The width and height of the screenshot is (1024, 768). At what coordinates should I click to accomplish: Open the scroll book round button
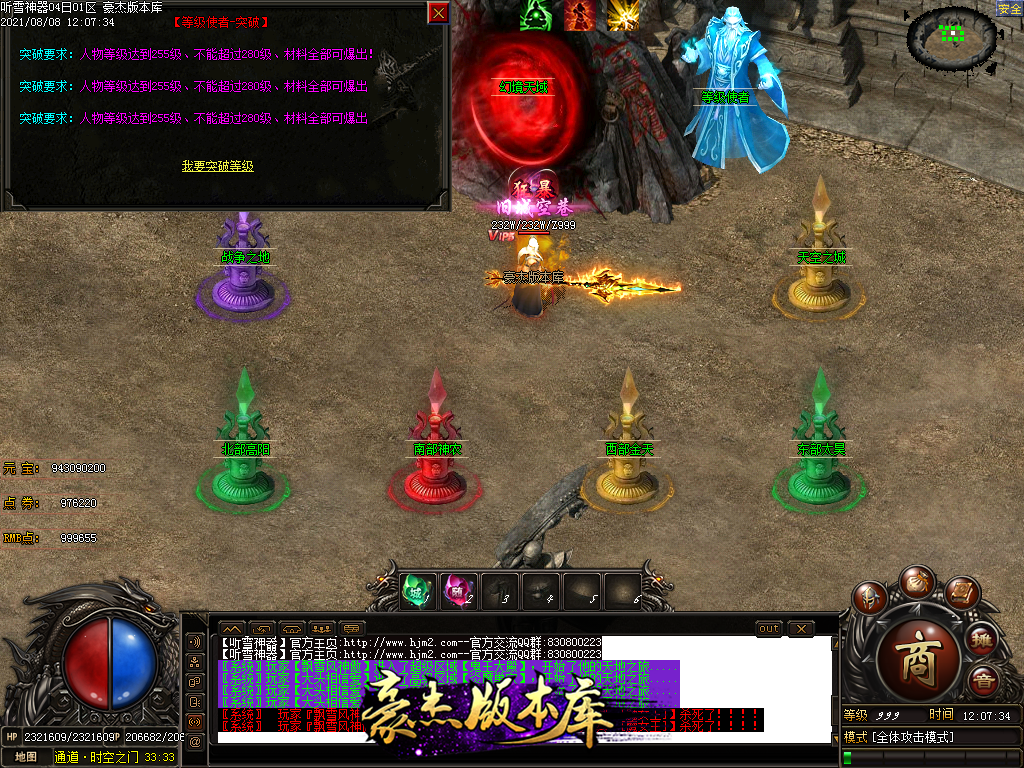pyautogui.click(x=962, y=594)
